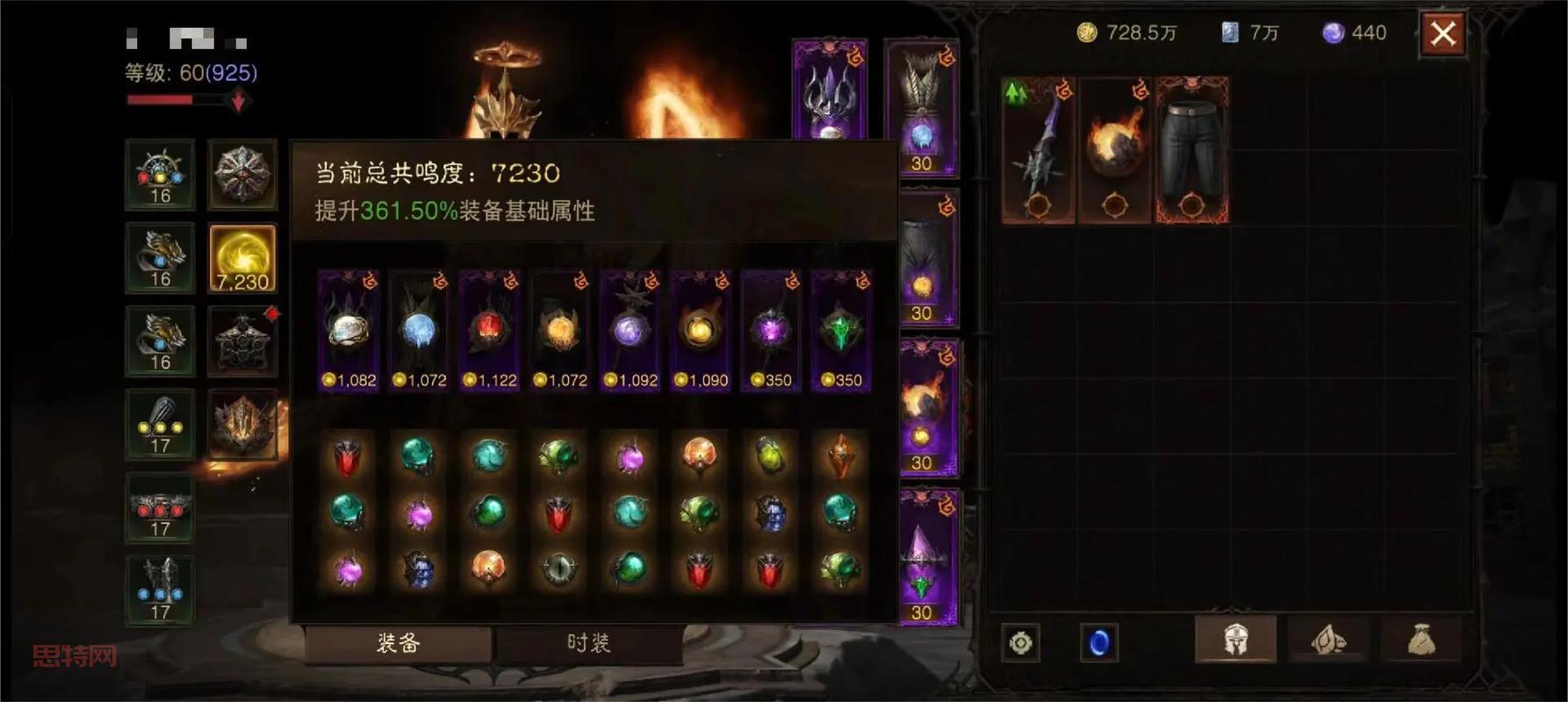Switch to the 装备 tab
1568x702 pixels.
point(399,641)
